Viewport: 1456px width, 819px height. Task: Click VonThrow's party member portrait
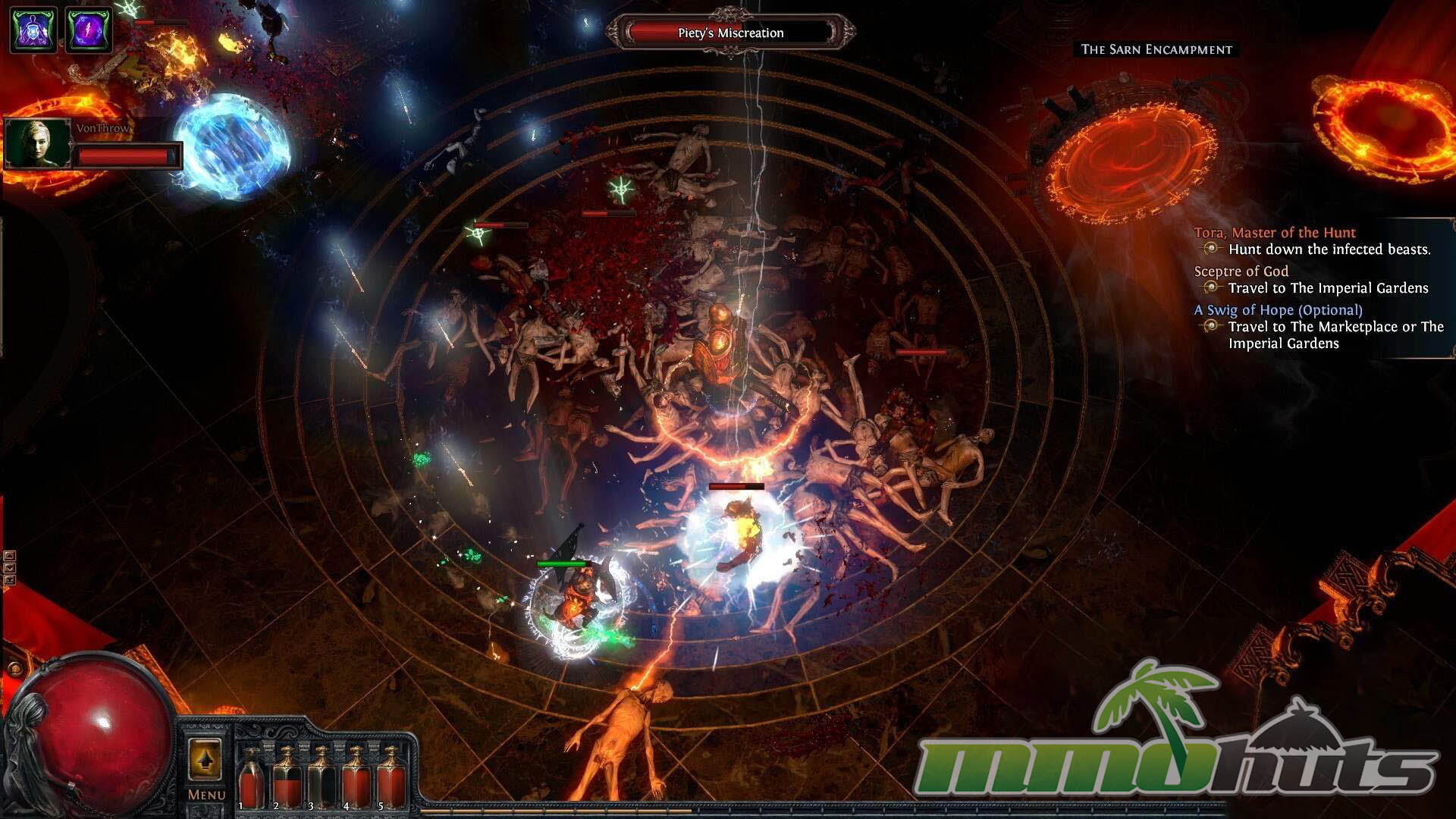click(37, 143)
